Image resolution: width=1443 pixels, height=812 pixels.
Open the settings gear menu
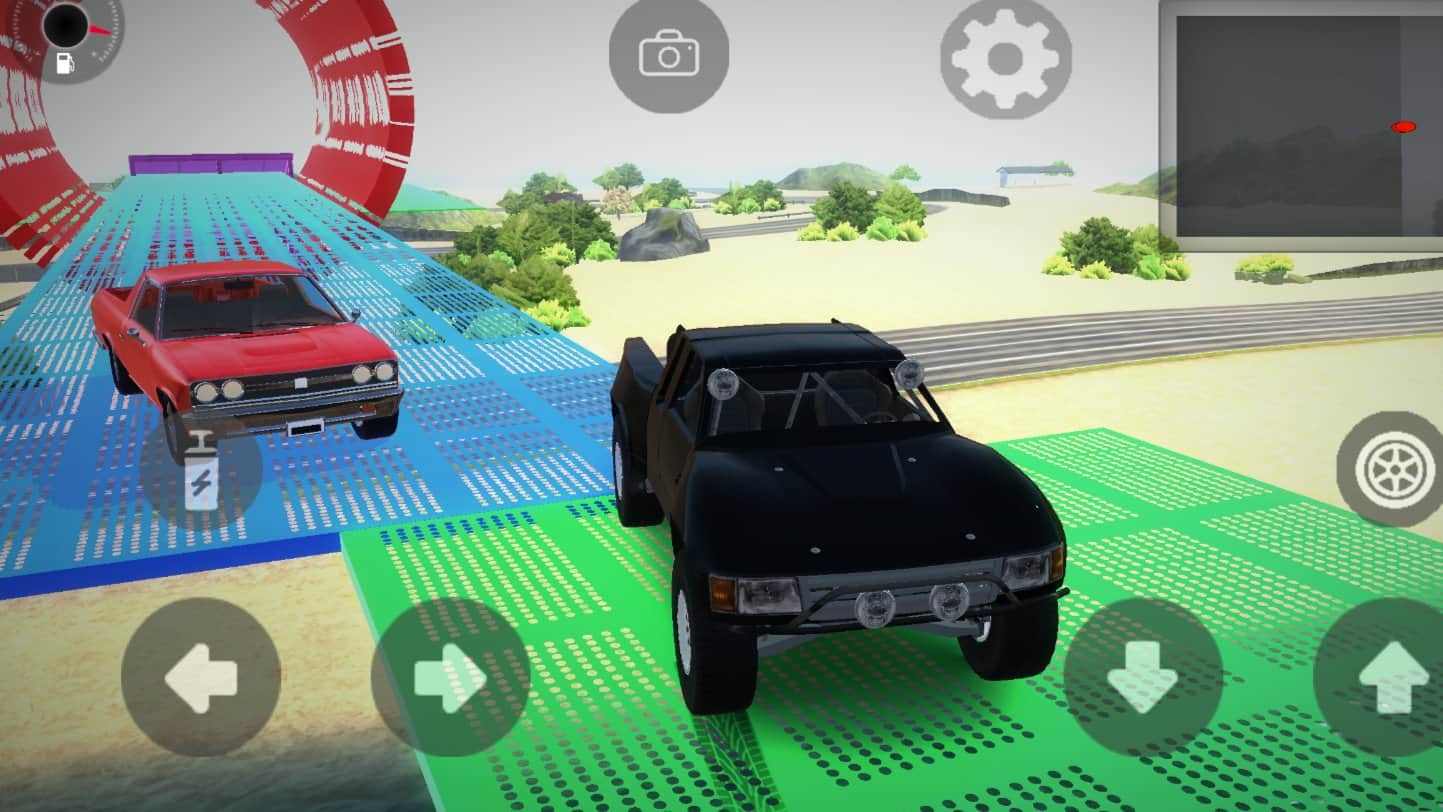[x=1005, y=60]
